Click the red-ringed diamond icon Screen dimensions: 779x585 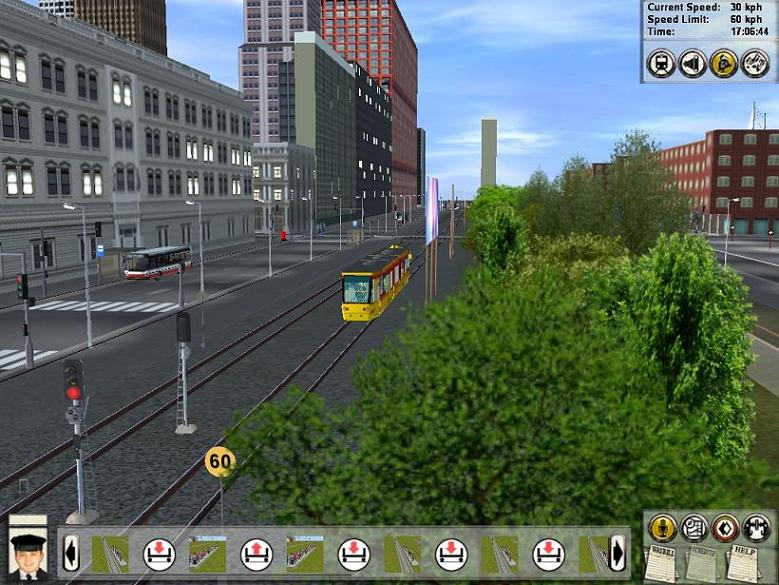point(725,527)
